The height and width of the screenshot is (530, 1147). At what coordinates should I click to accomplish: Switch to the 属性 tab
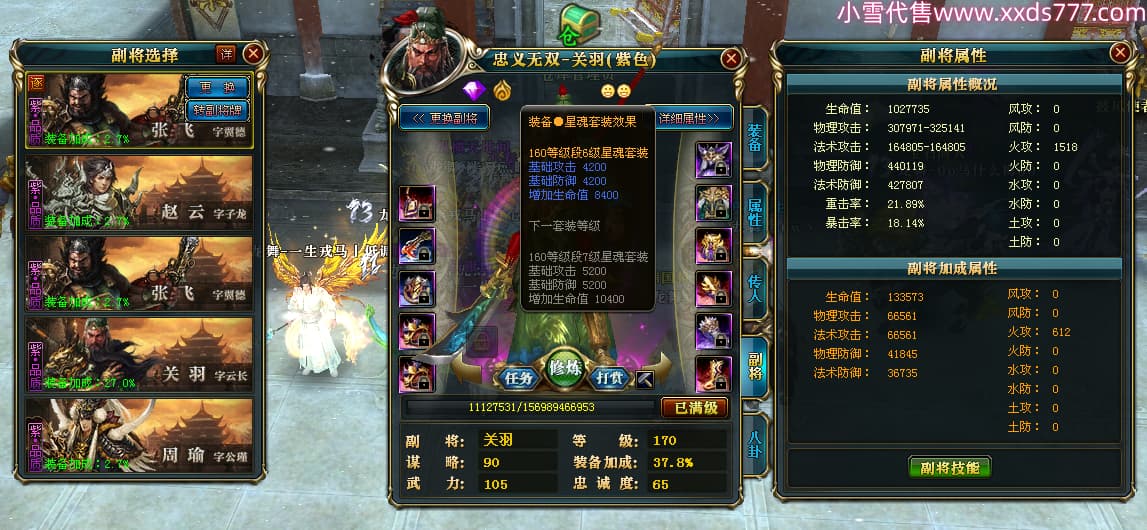coord(754,210)
